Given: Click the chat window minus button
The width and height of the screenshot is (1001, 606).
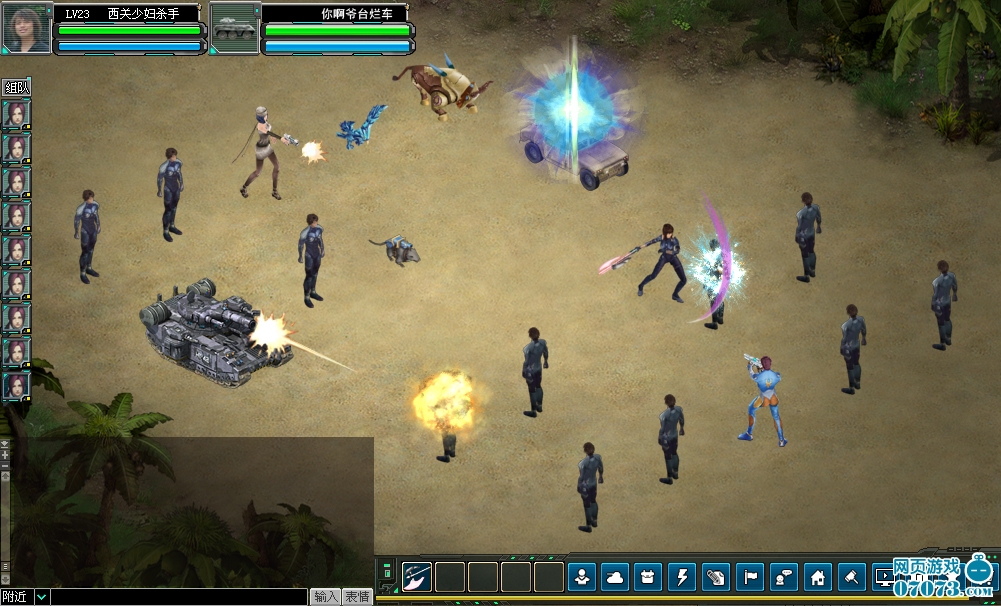Looking at the screenshot, I should (x=5, y=466).
